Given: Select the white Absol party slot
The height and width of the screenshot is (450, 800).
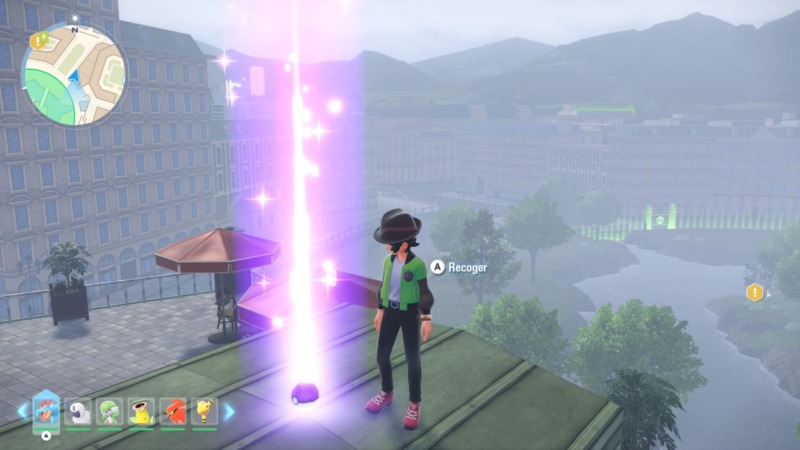Looking at the screenshot, I should [78, 411].
